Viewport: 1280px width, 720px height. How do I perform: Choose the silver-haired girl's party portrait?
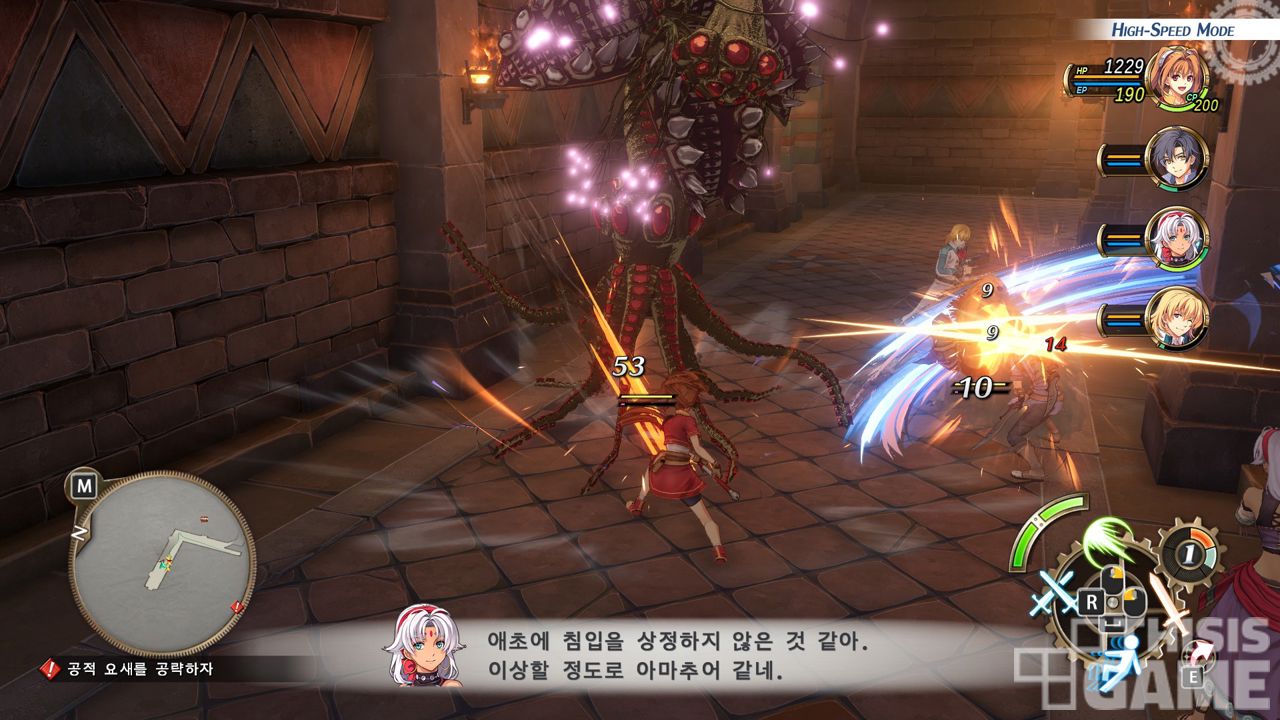1176,238
